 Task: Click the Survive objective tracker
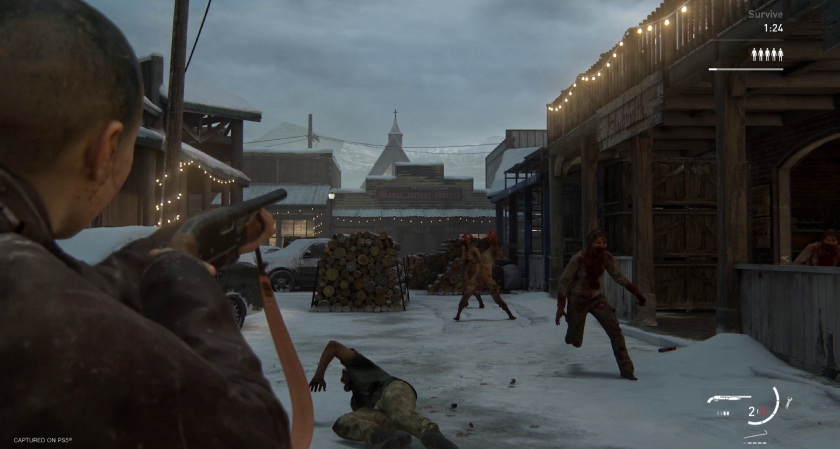pos(765,14)
